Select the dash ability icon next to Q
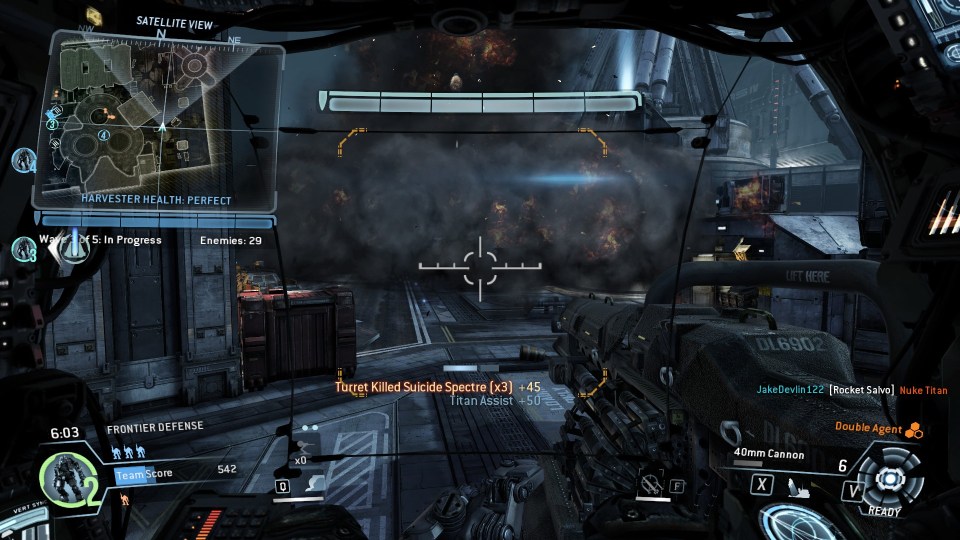The image size is (960, 540). pos(314,485)
